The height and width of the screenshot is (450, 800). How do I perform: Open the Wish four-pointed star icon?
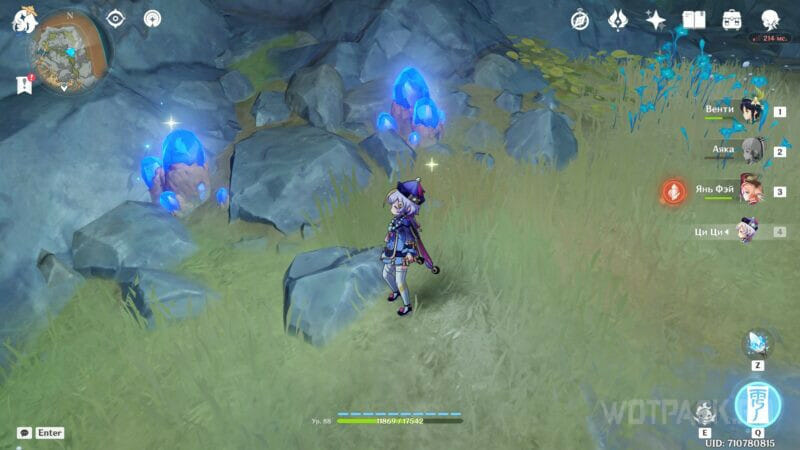[656, 19]
